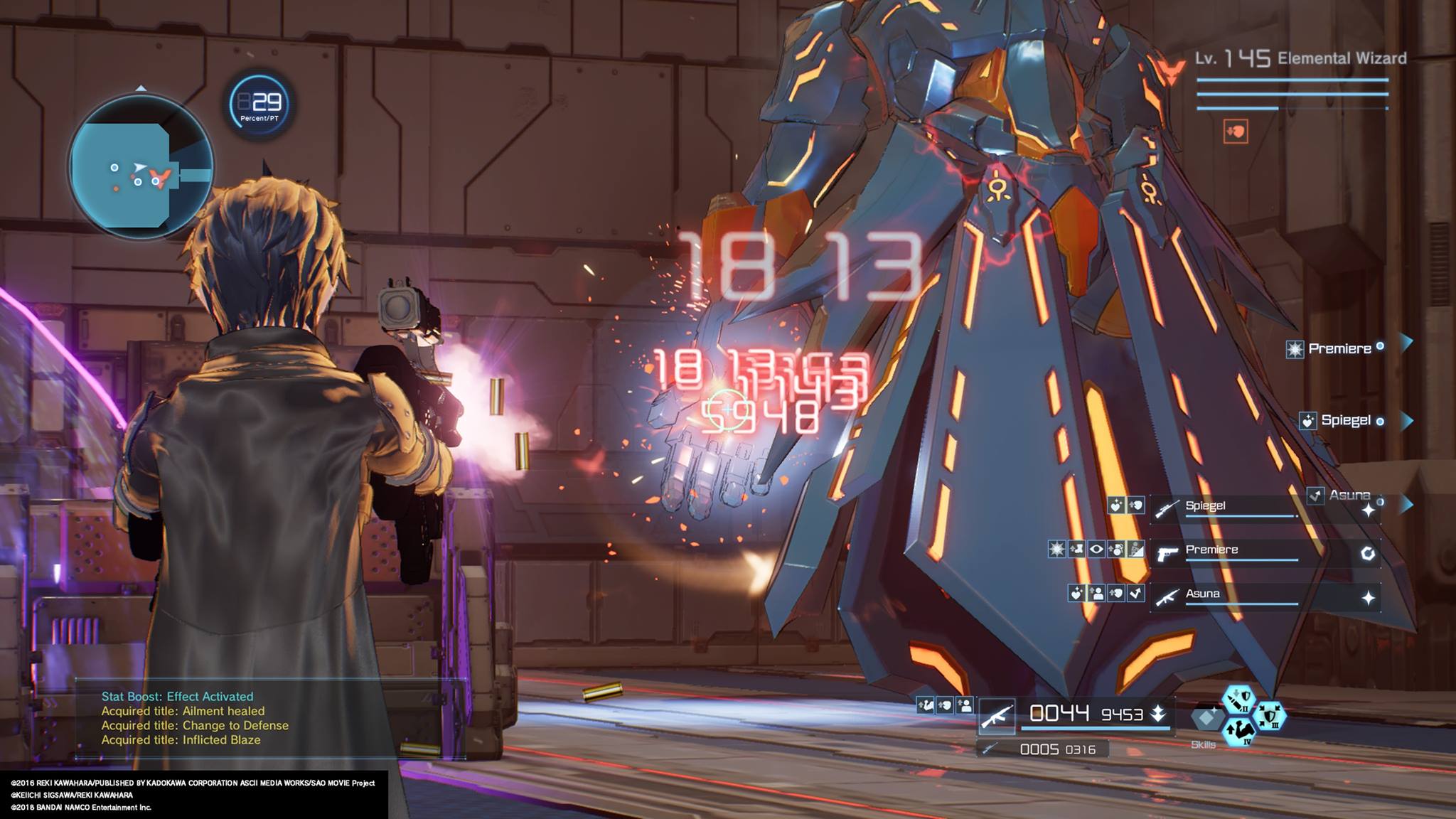Activate the shield skill marked III

[1270, 714]
